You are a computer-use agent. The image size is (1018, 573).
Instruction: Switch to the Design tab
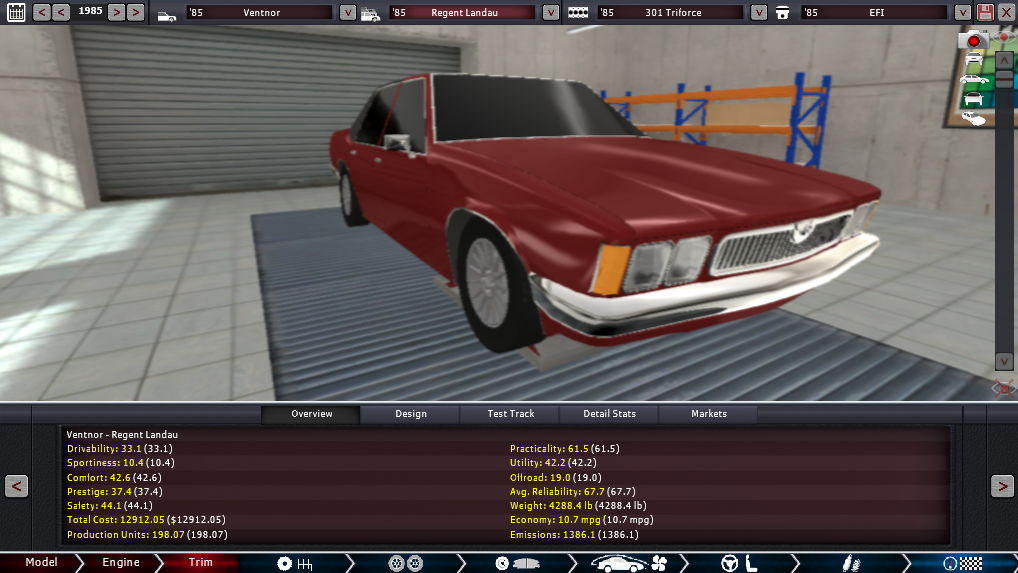[x=410, y=414]
